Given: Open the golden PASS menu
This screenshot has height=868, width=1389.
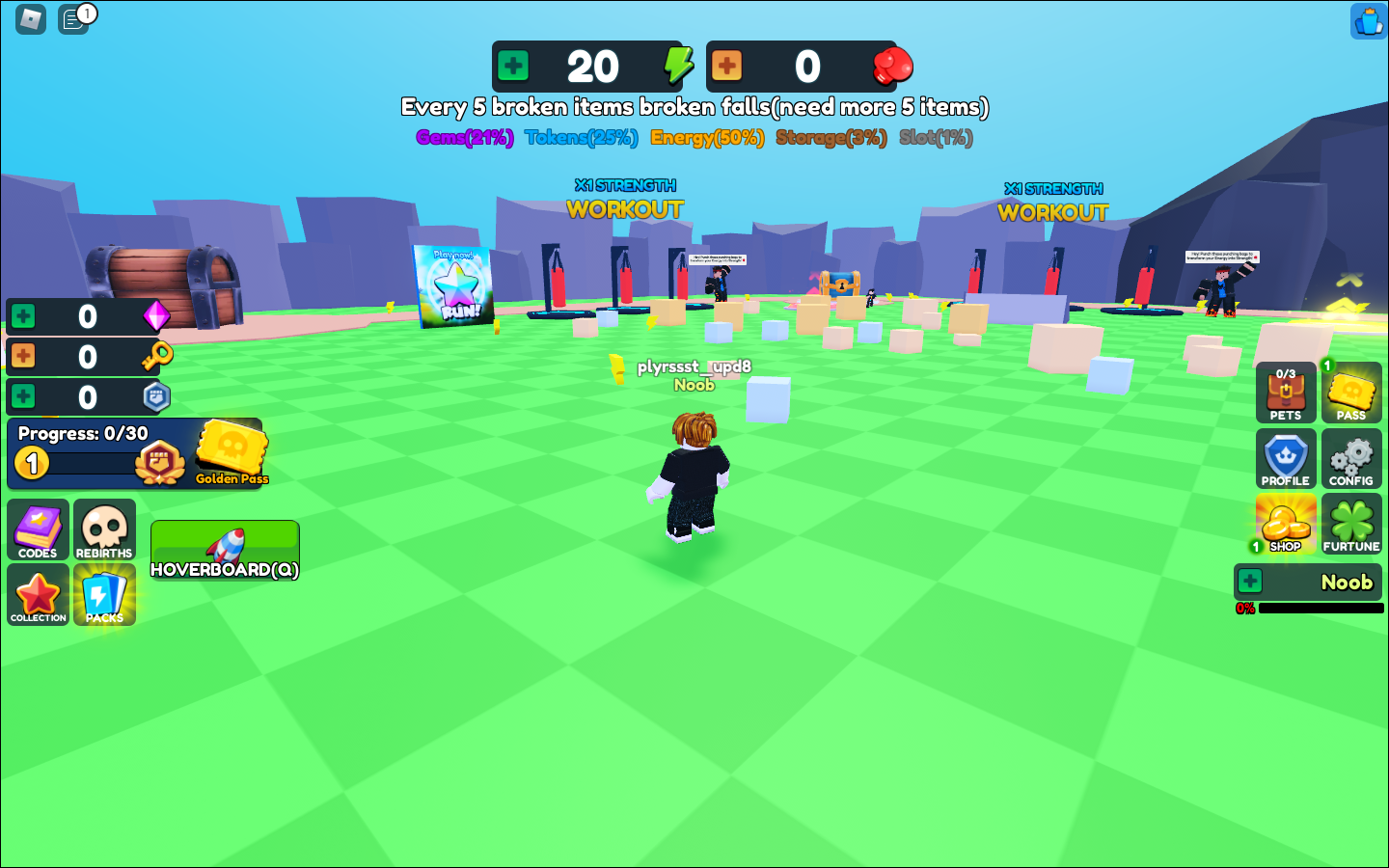Looking at the screenshot, I should [1351, 393].
